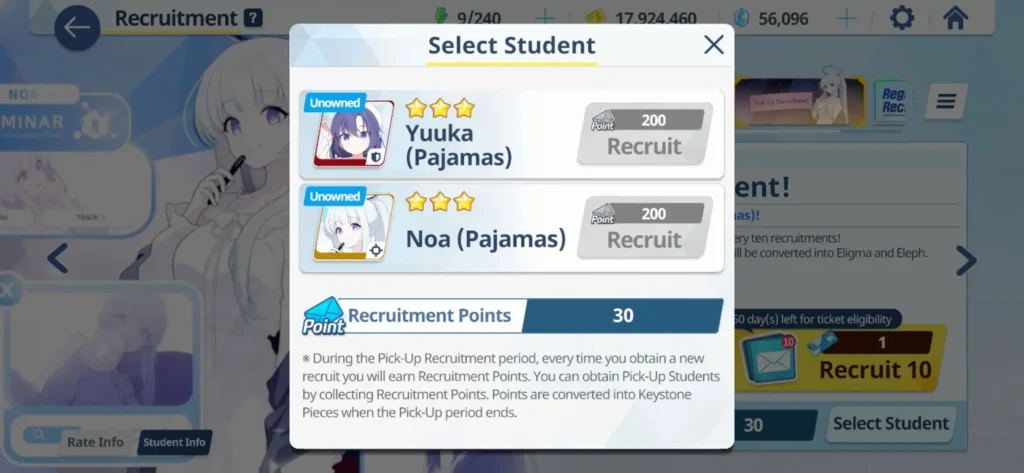Open the Recruitment help question mark
The image size is (1024, 473).
click(x=253, y=18)
